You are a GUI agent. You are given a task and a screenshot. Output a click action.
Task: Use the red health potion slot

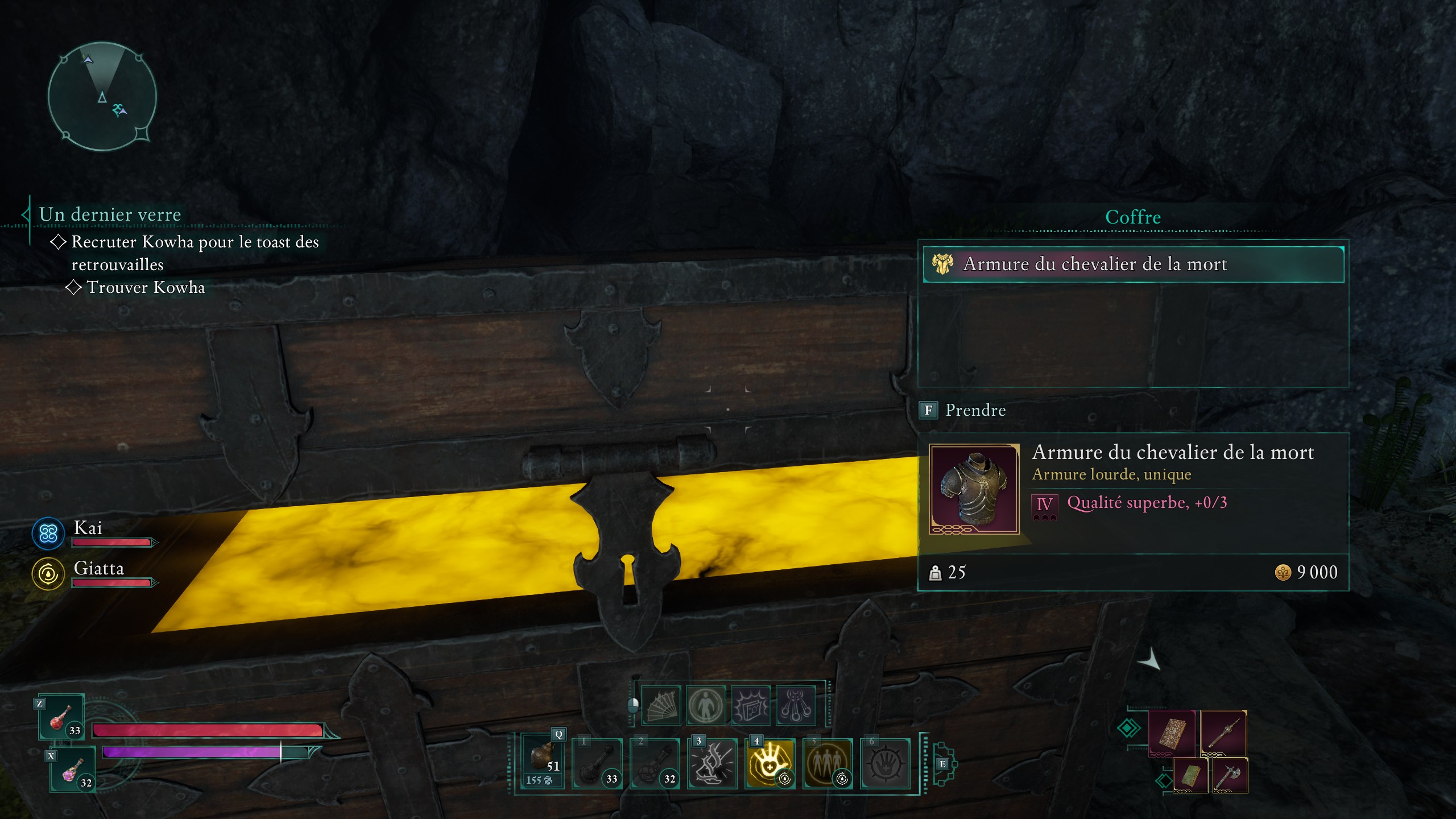click(x=61, y=717)
